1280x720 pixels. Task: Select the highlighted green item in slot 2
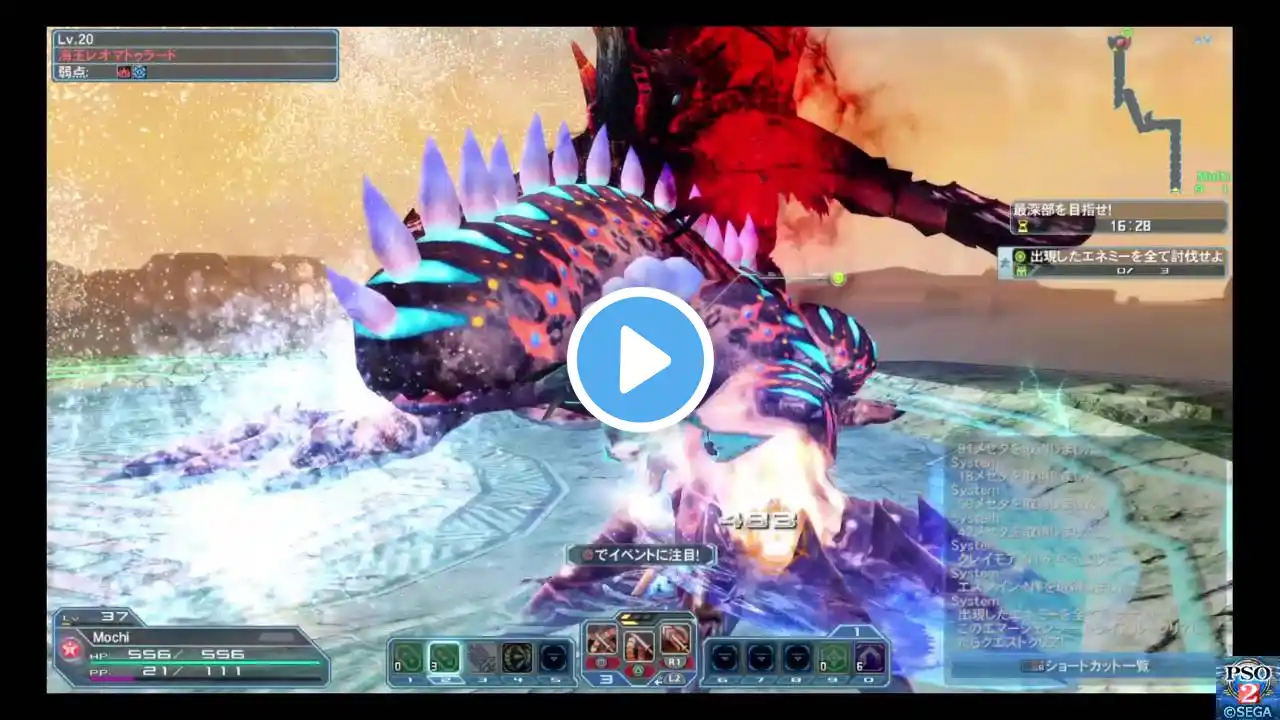pyautogui.click(x=445, y=657)
